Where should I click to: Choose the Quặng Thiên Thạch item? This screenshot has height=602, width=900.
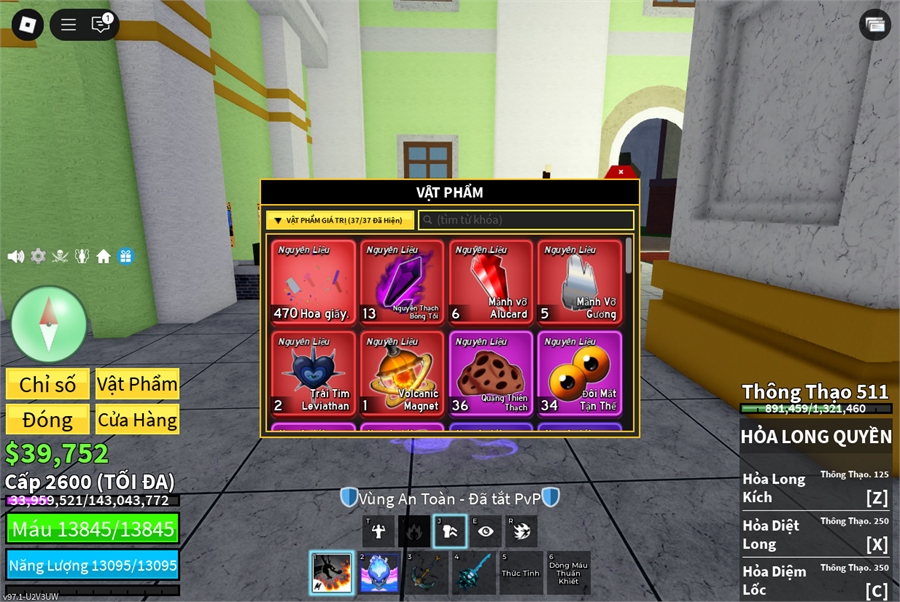click(x=491, y=373)
